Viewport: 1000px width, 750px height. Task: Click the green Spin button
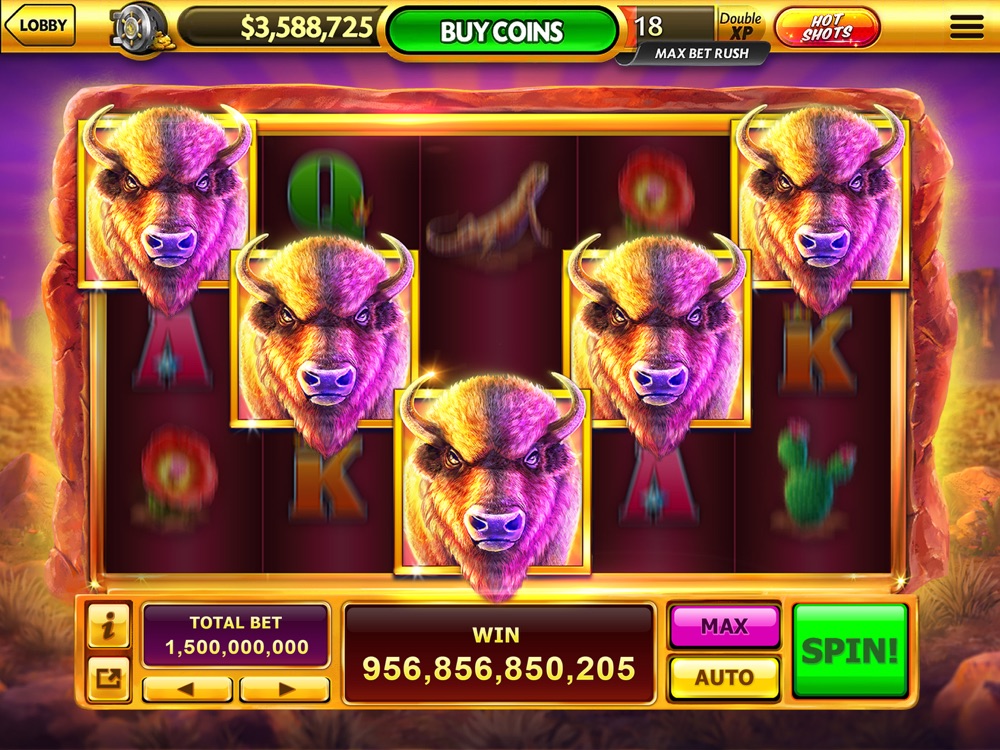point(850,651)
